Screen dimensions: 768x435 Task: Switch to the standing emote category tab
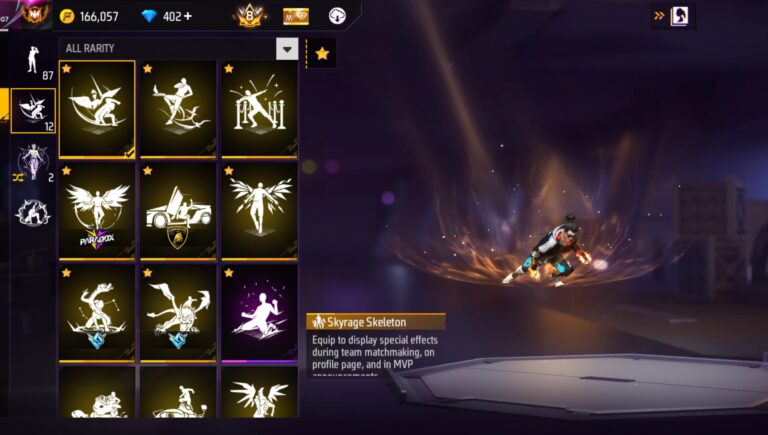31,61
